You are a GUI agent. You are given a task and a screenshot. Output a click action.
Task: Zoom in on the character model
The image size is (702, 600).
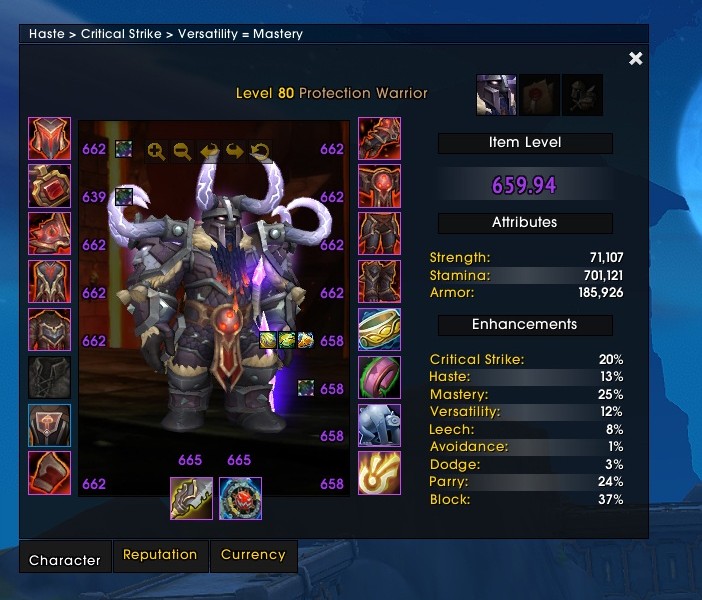pos(156,152)
